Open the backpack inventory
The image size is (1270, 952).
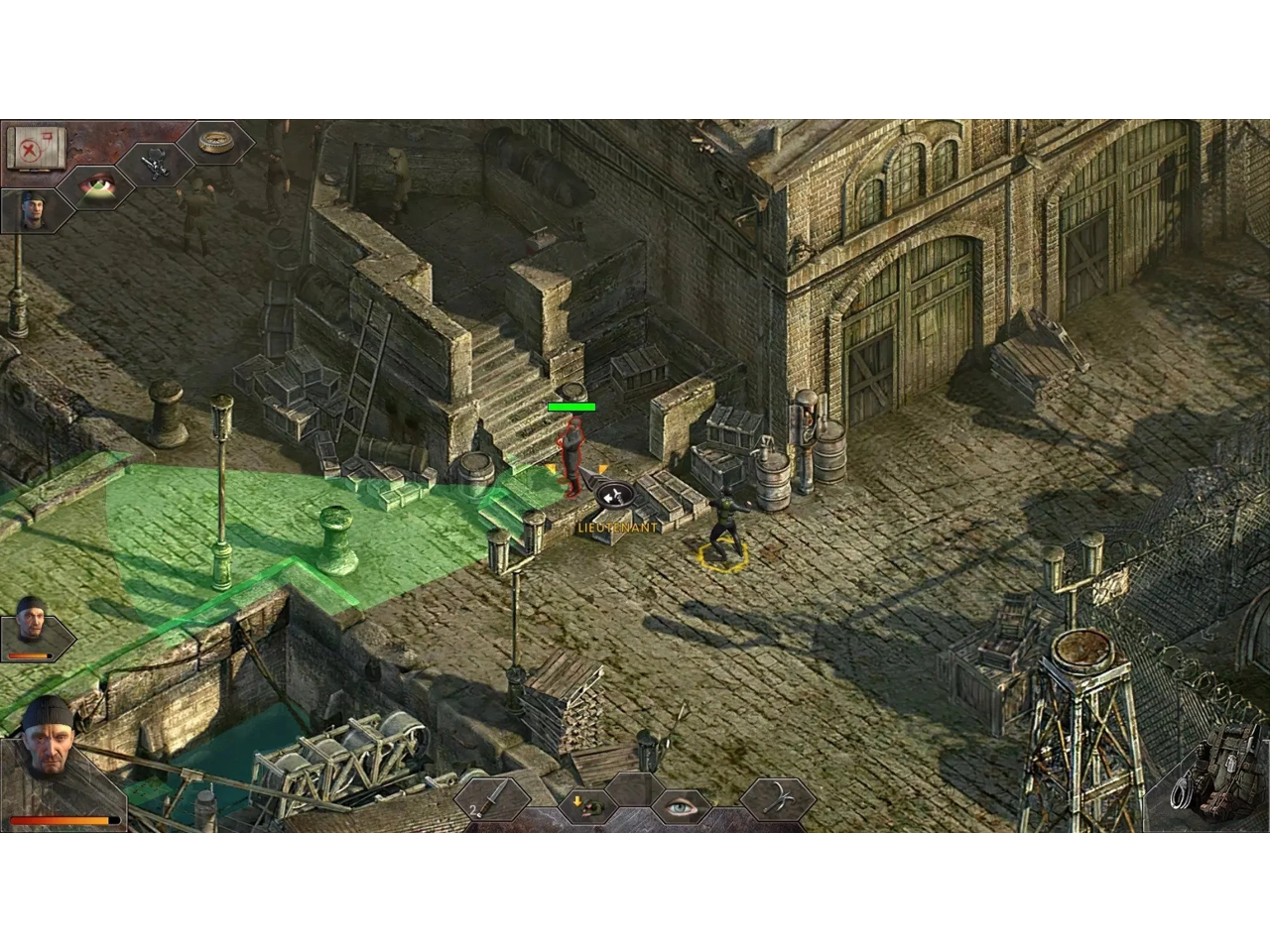click(x=1215, y=773)
